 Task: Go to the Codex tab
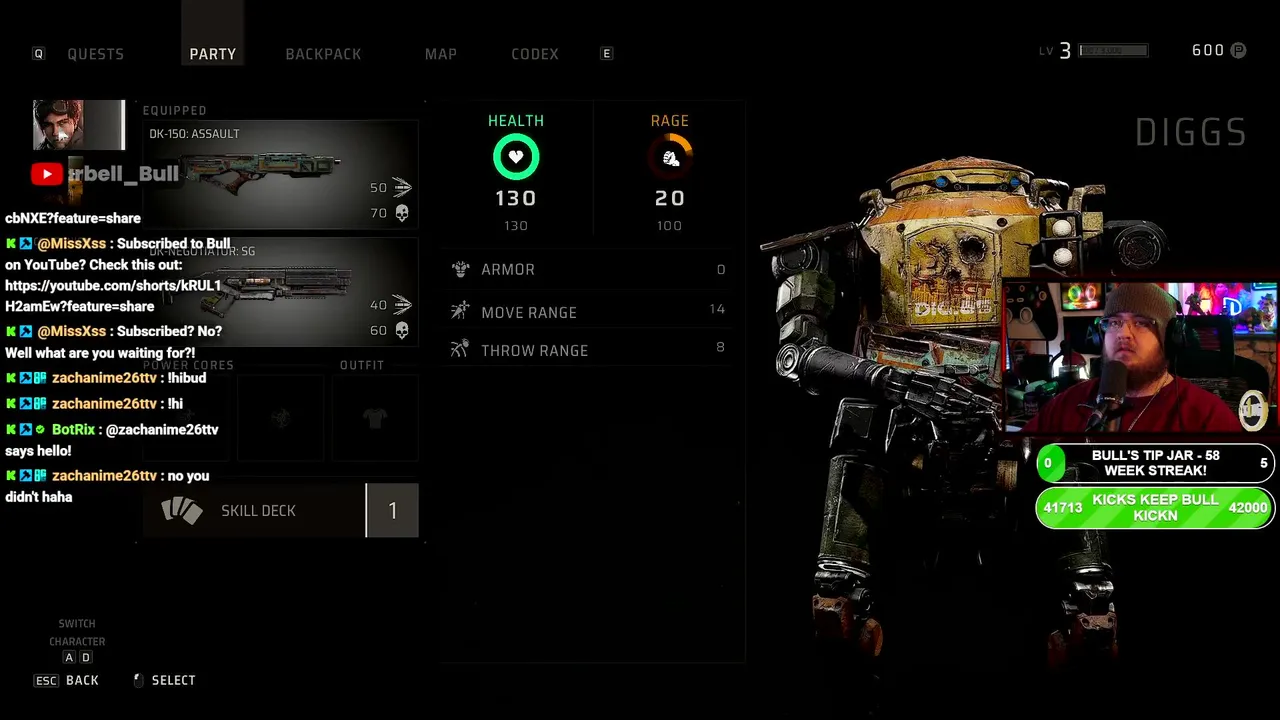[535, 54]
